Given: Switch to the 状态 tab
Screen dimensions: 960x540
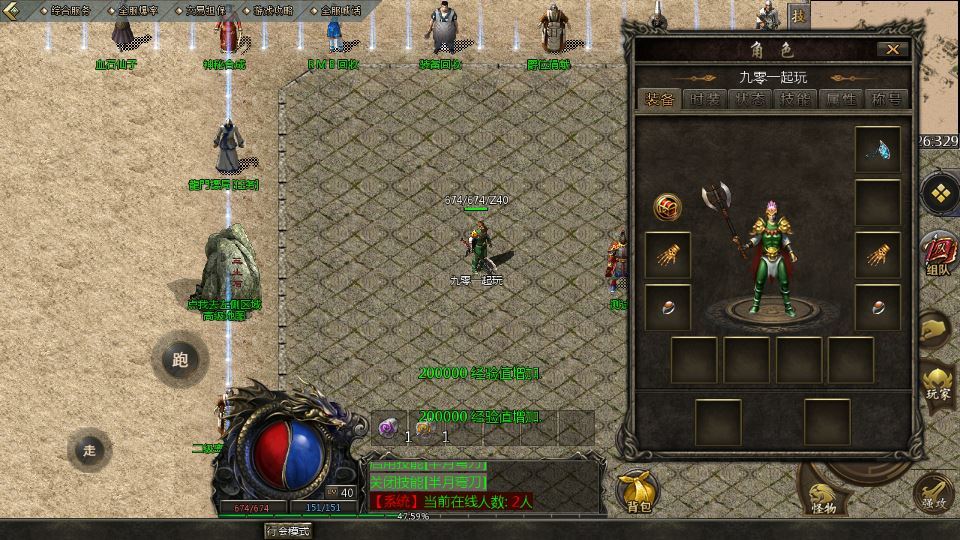Looking at the screenshot, I should coord(750,99).
